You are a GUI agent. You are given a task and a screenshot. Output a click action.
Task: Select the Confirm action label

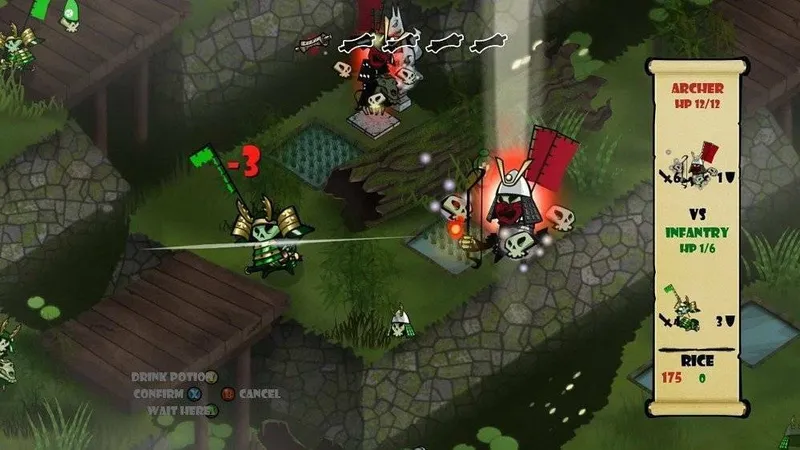[160, 393]
